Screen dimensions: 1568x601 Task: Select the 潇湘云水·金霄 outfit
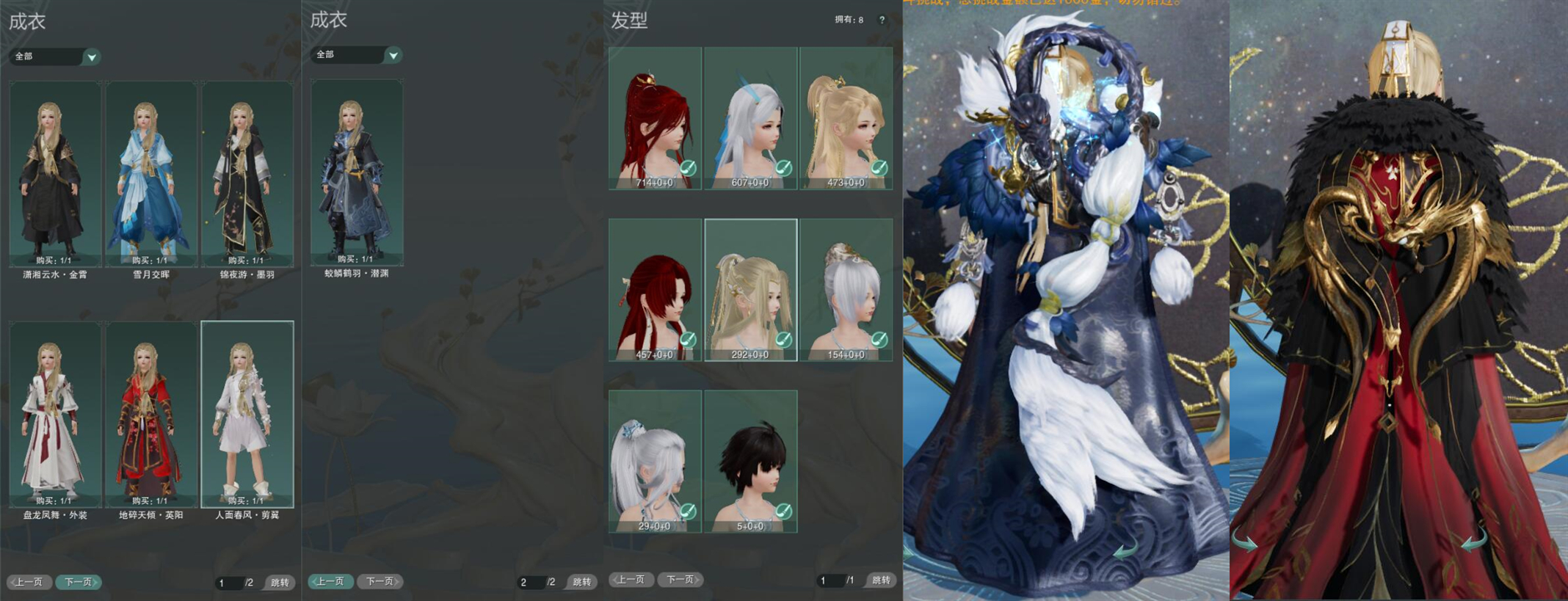click(55, 174)
